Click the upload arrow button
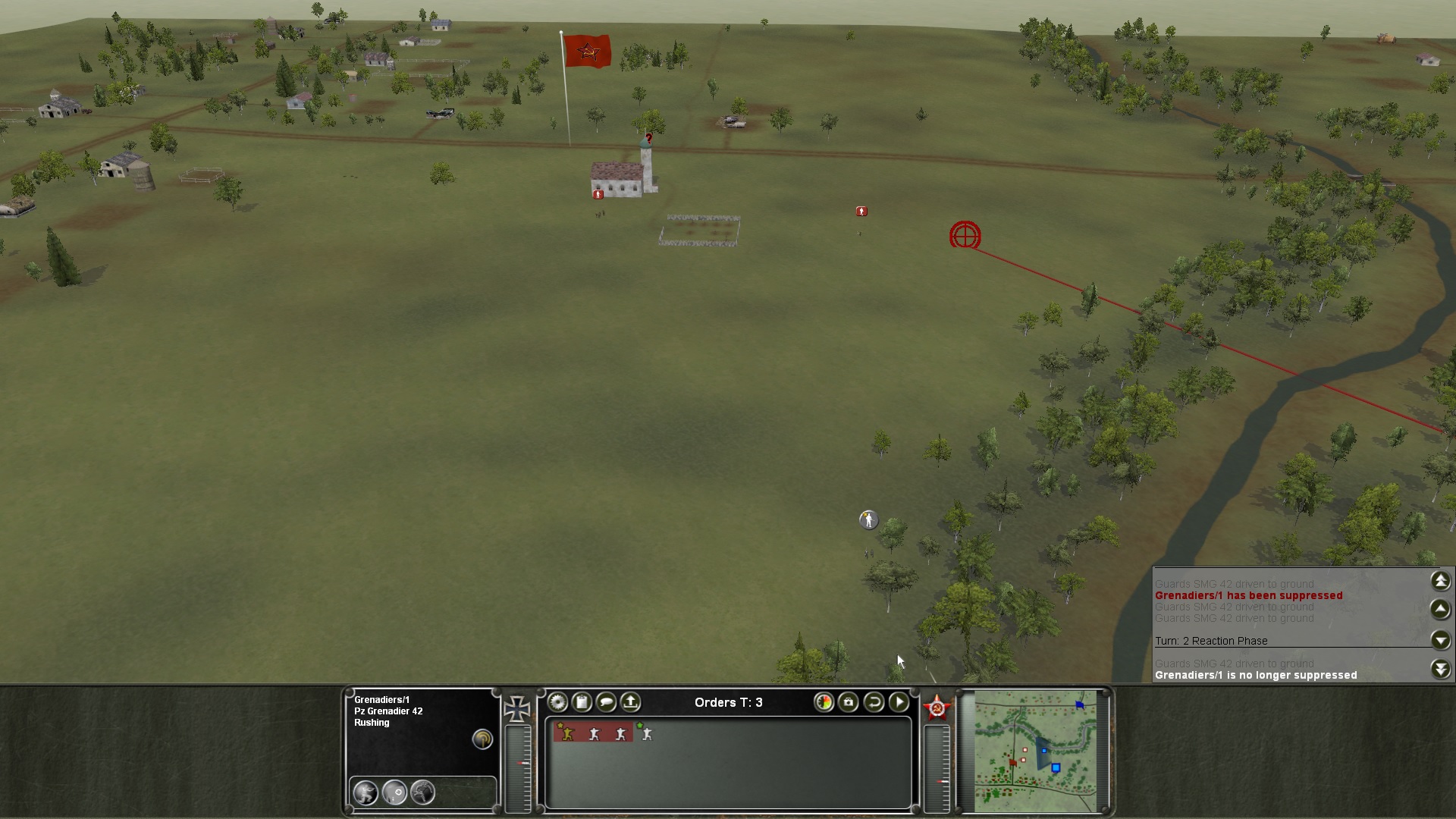 pyautogui.click(x=630, y=702)
